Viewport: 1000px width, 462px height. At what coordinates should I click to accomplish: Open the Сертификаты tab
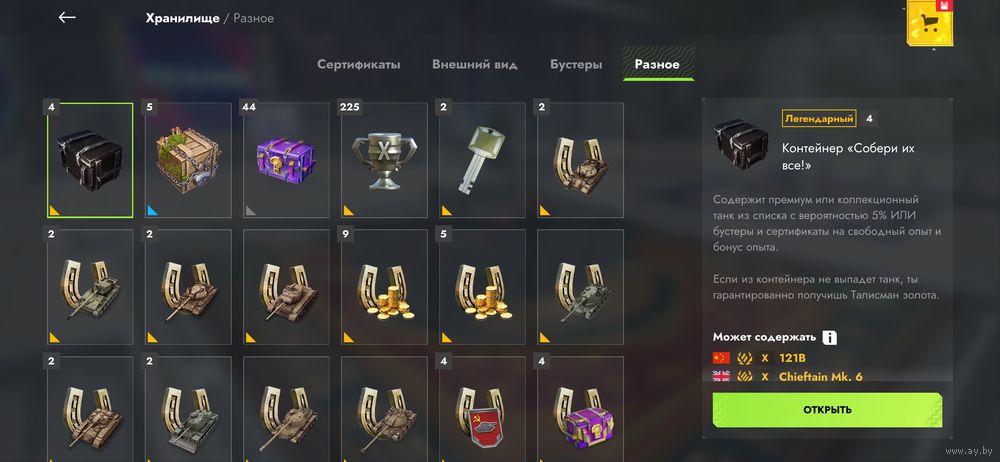point(358,64)
